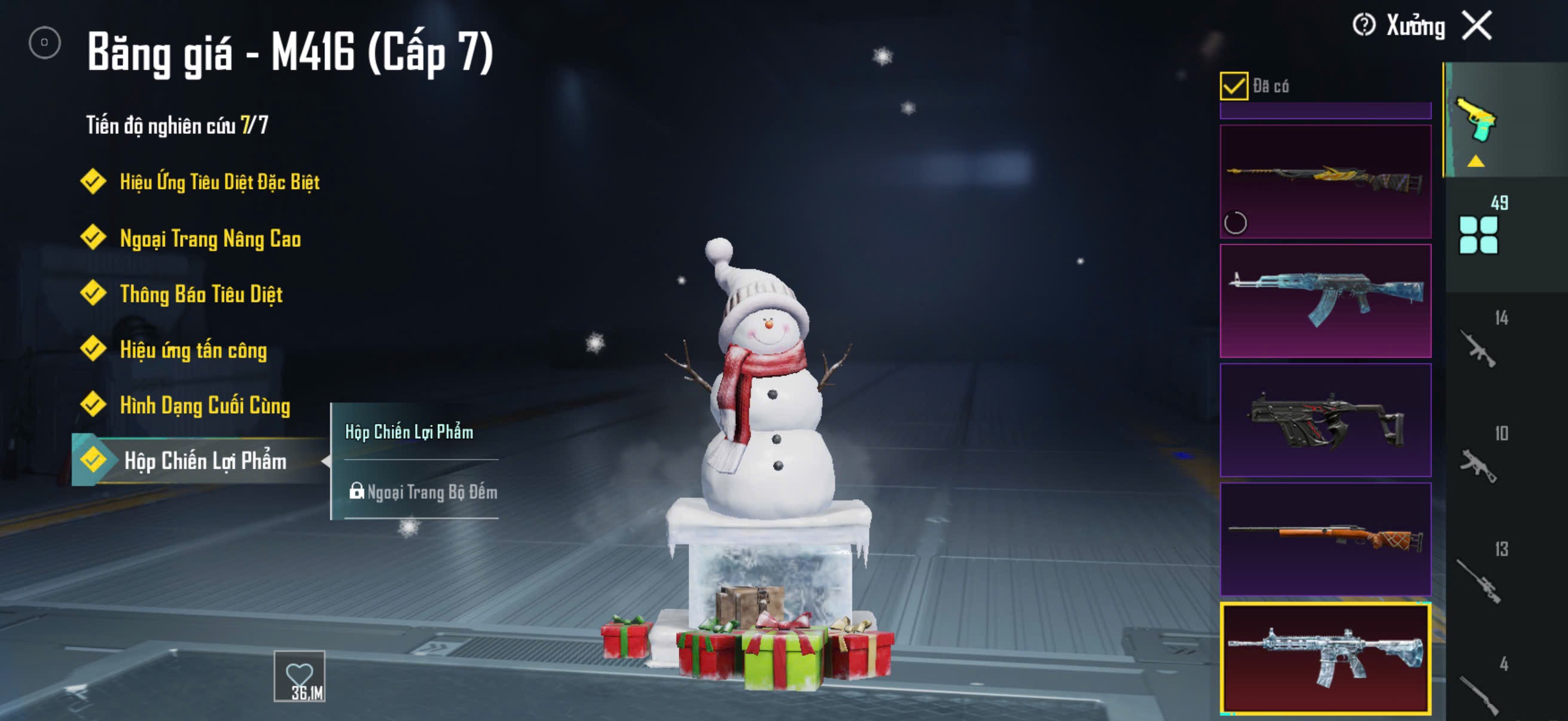The image size is (1568, 721).
Task: Pick the gold and purple rifle skin thumbnail
Action: 1325,181
